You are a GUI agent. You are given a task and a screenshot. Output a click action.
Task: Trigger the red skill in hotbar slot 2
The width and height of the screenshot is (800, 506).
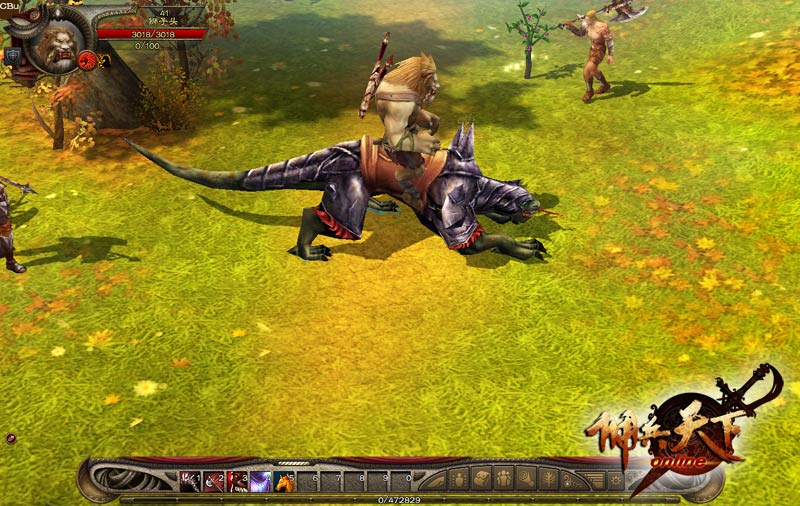(214, 482)
